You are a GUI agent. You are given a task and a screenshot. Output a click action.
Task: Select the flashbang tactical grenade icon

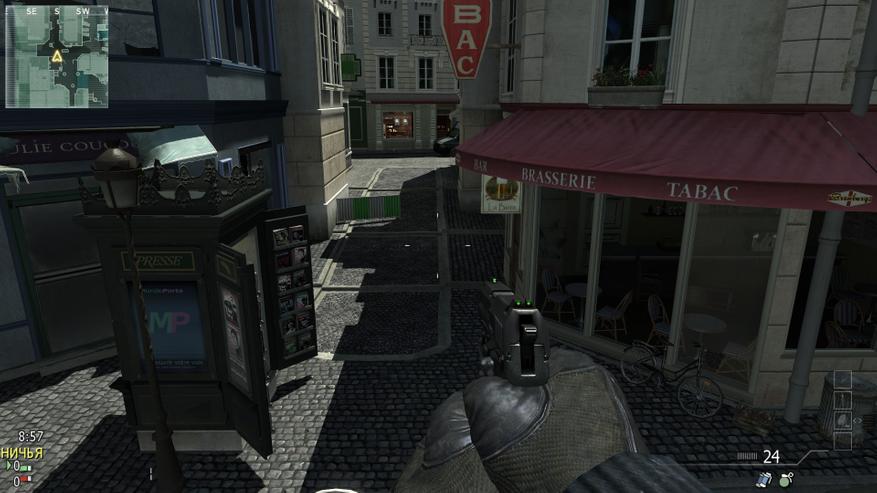point(764,480)
